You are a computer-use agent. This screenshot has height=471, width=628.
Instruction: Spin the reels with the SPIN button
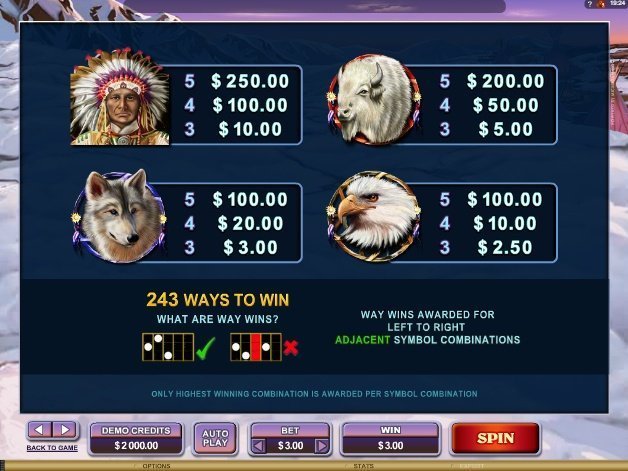click(x=495, y=438)
